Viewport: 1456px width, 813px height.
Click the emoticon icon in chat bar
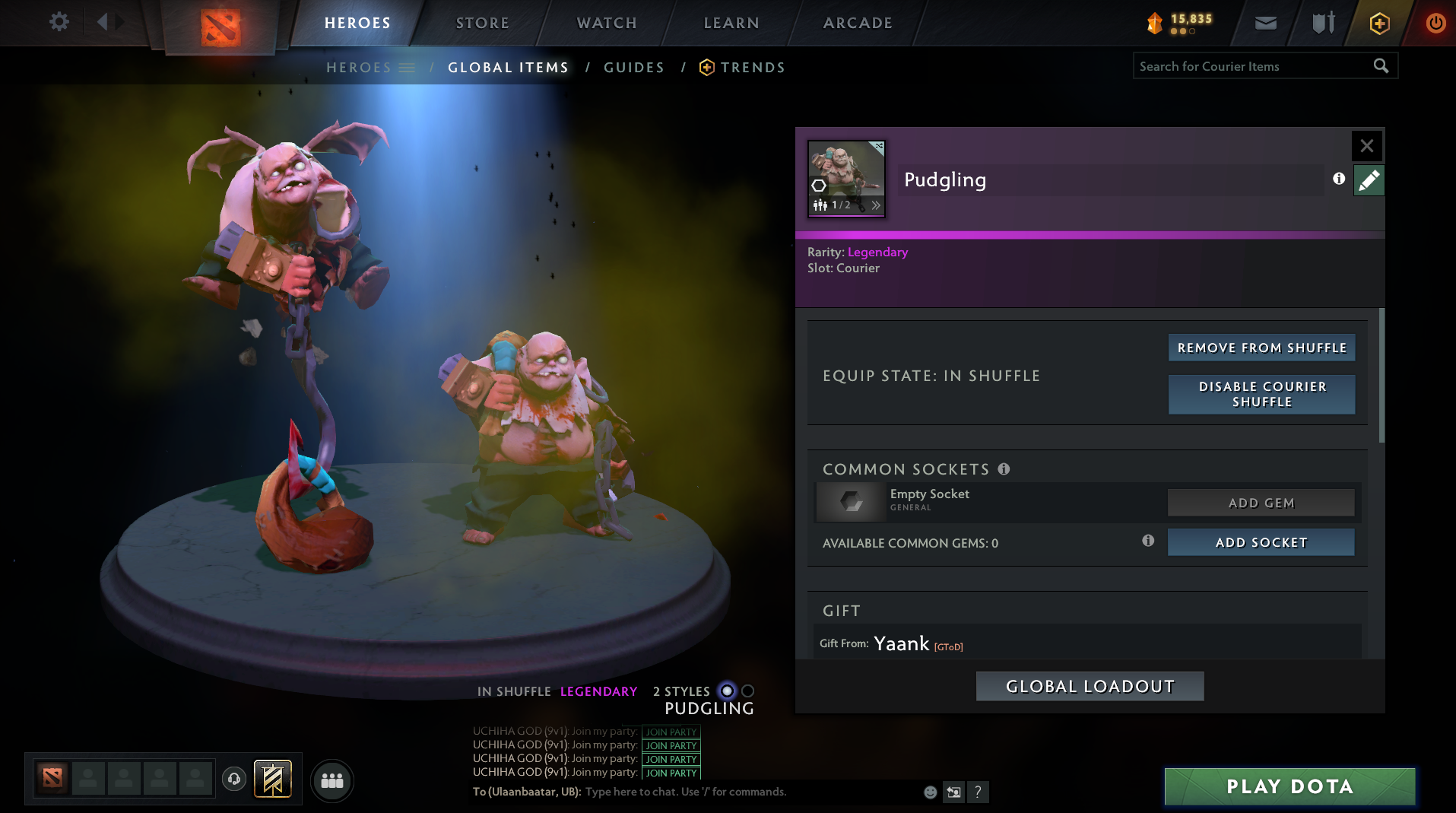pos(929,792)
